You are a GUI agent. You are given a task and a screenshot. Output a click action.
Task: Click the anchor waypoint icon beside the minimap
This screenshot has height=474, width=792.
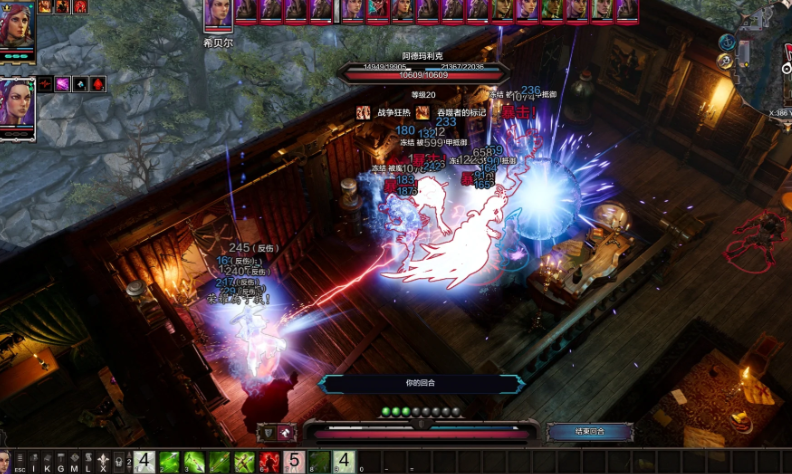(x=728, y=43)
